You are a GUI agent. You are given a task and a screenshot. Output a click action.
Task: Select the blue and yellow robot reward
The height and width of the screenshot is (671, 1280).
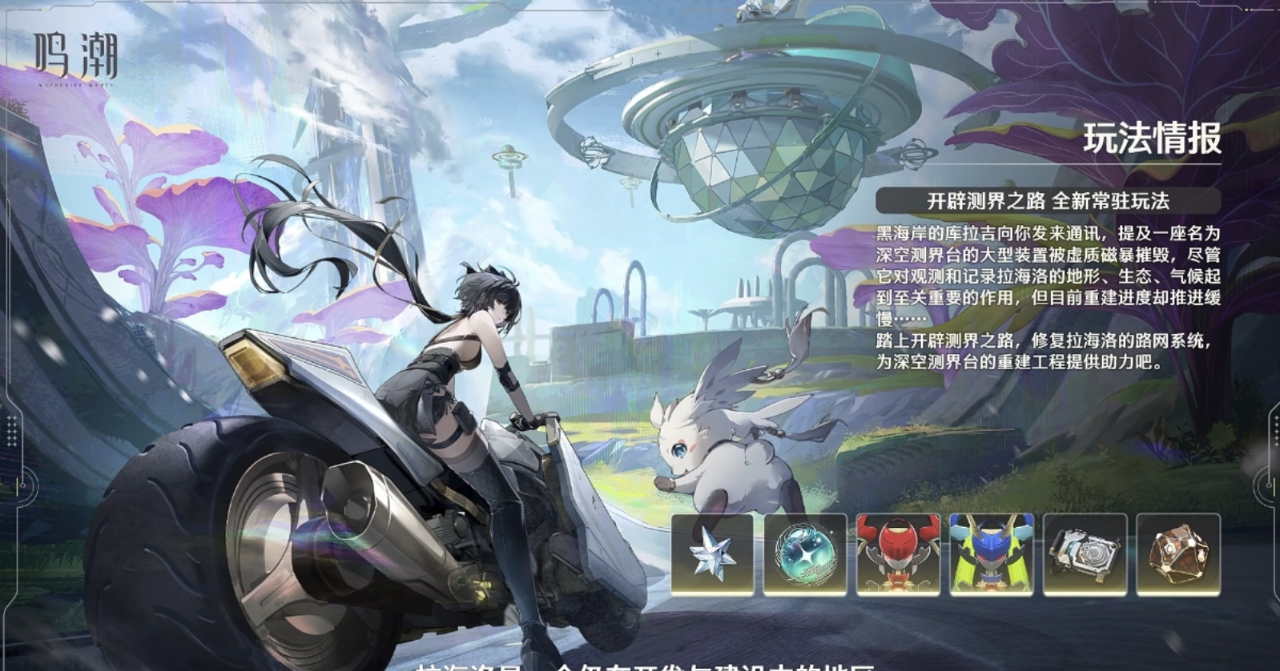click(991, 554)
